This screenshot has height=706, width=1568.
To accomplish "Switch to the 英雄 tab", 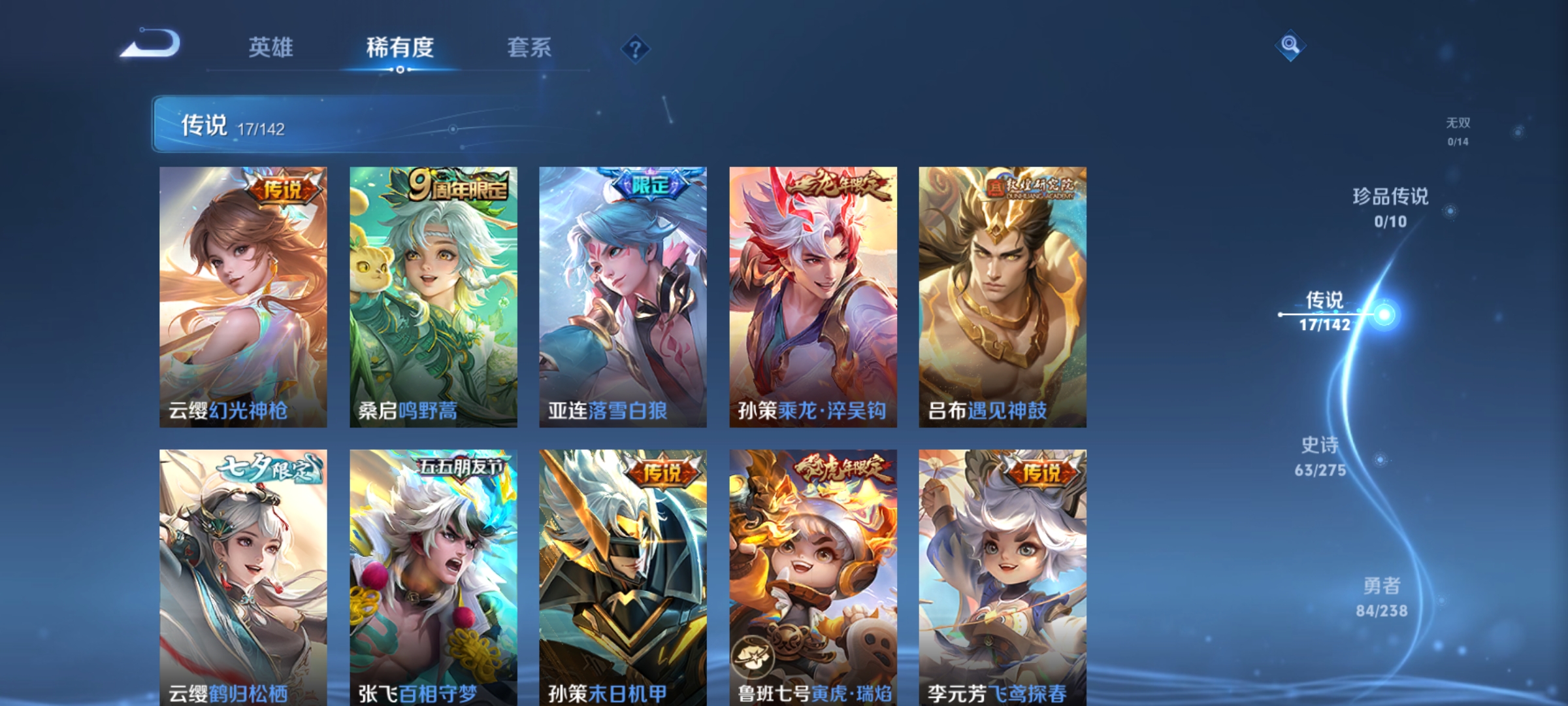I will [x=271, y=48].
